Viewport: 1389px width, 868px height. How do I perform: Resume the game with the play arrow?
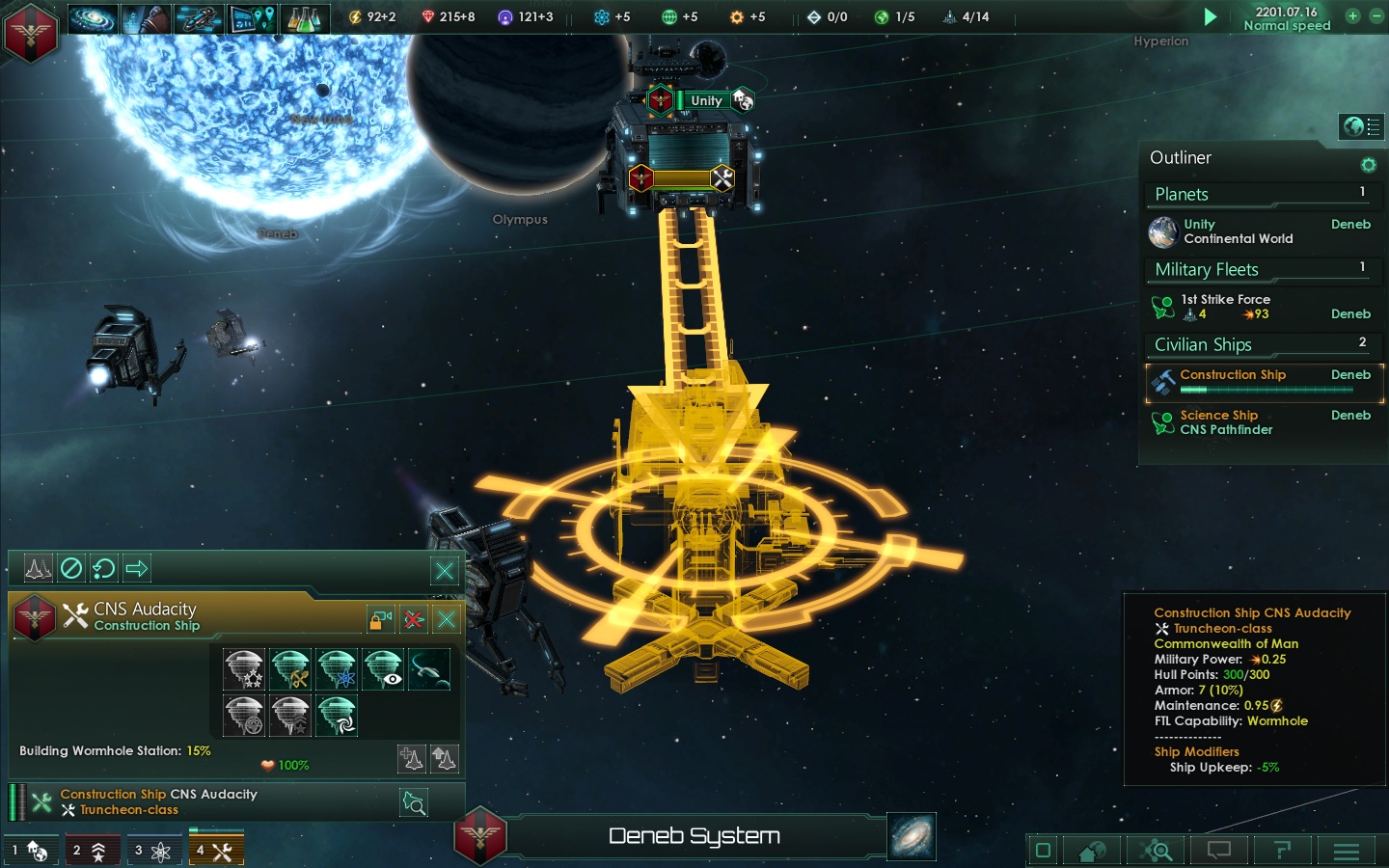[x=1210, y=16]
